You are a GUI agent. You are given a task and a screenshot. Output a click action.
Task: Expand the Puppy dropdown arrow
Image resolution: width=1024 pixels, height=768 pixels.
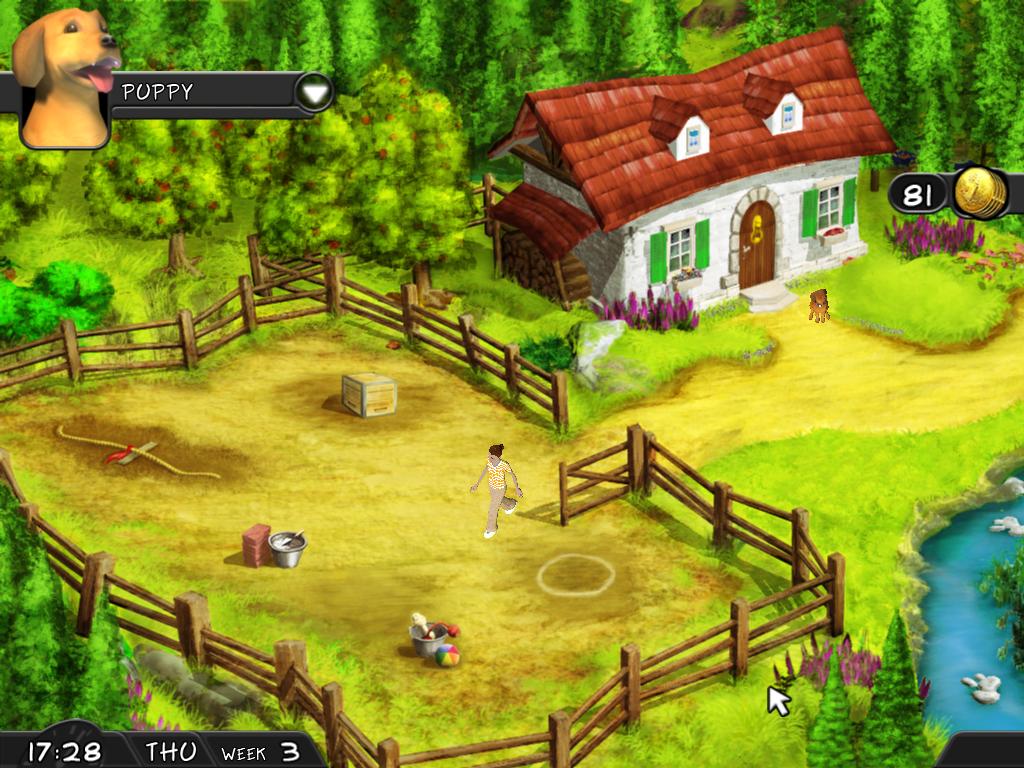point(314,93)
